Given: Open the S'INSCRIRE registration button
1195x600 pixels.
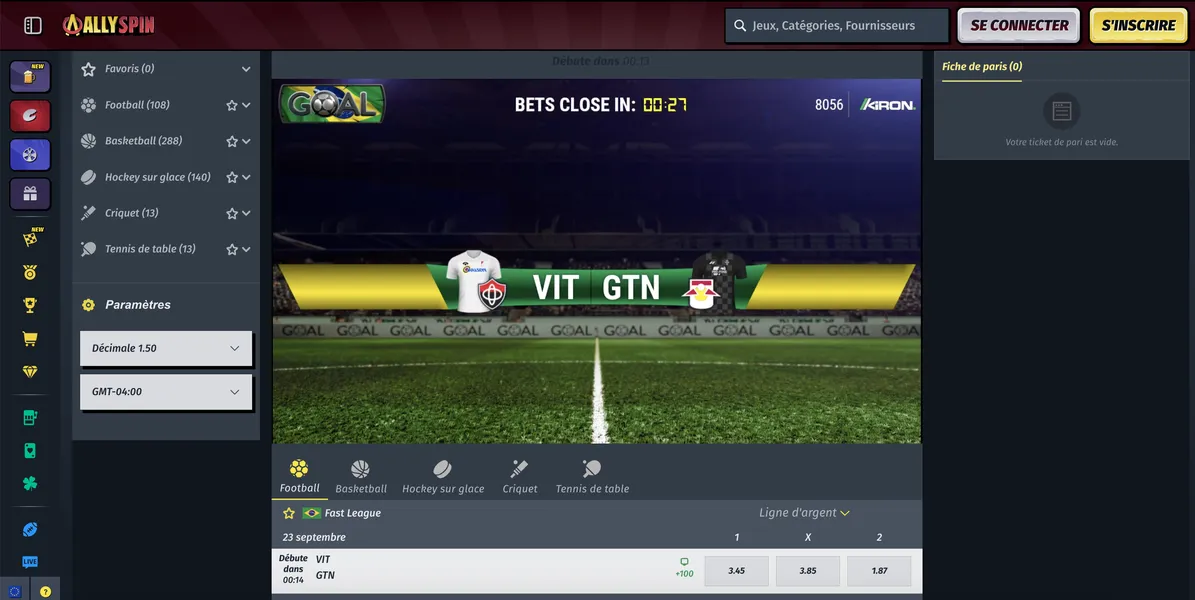Looking at the screenshot, I should click(x=1138, y=26).
